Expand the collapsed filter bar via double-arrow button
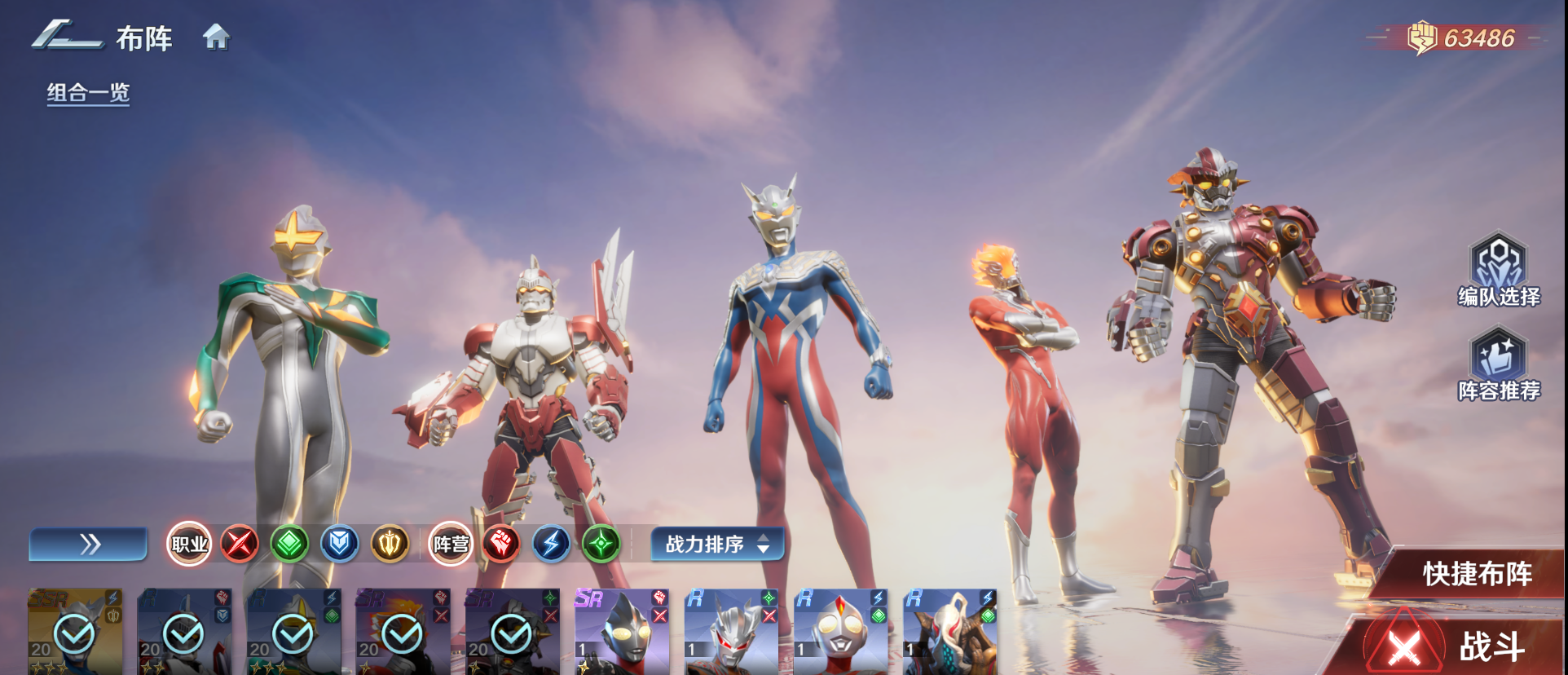Image resolution: width=1568 pixels, height=675 pixels. pos(87,544)
